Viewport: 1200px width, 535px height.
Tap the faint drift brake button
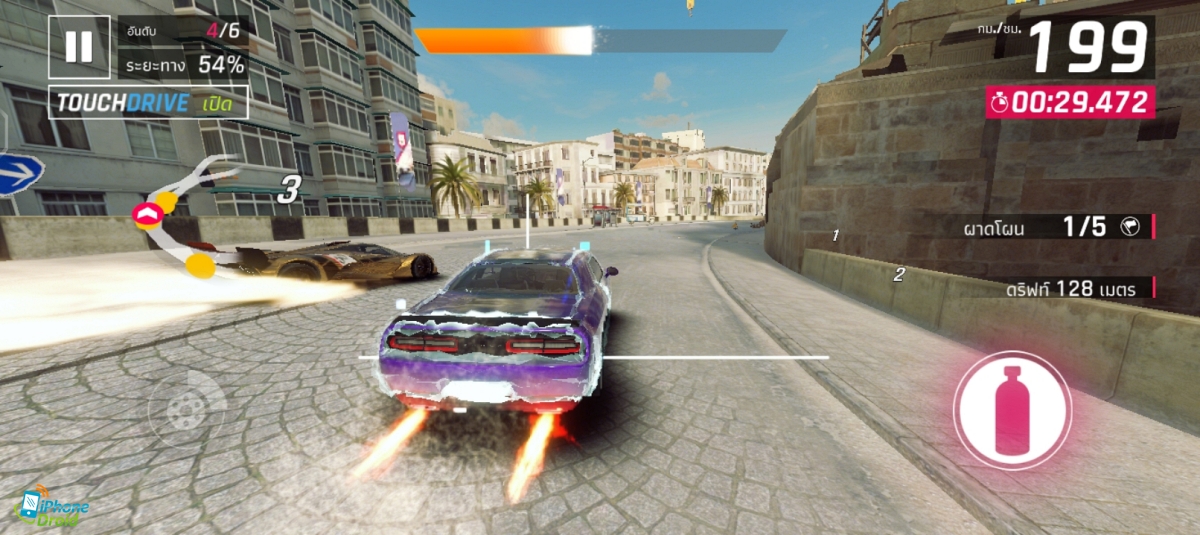tap(186, 409)
